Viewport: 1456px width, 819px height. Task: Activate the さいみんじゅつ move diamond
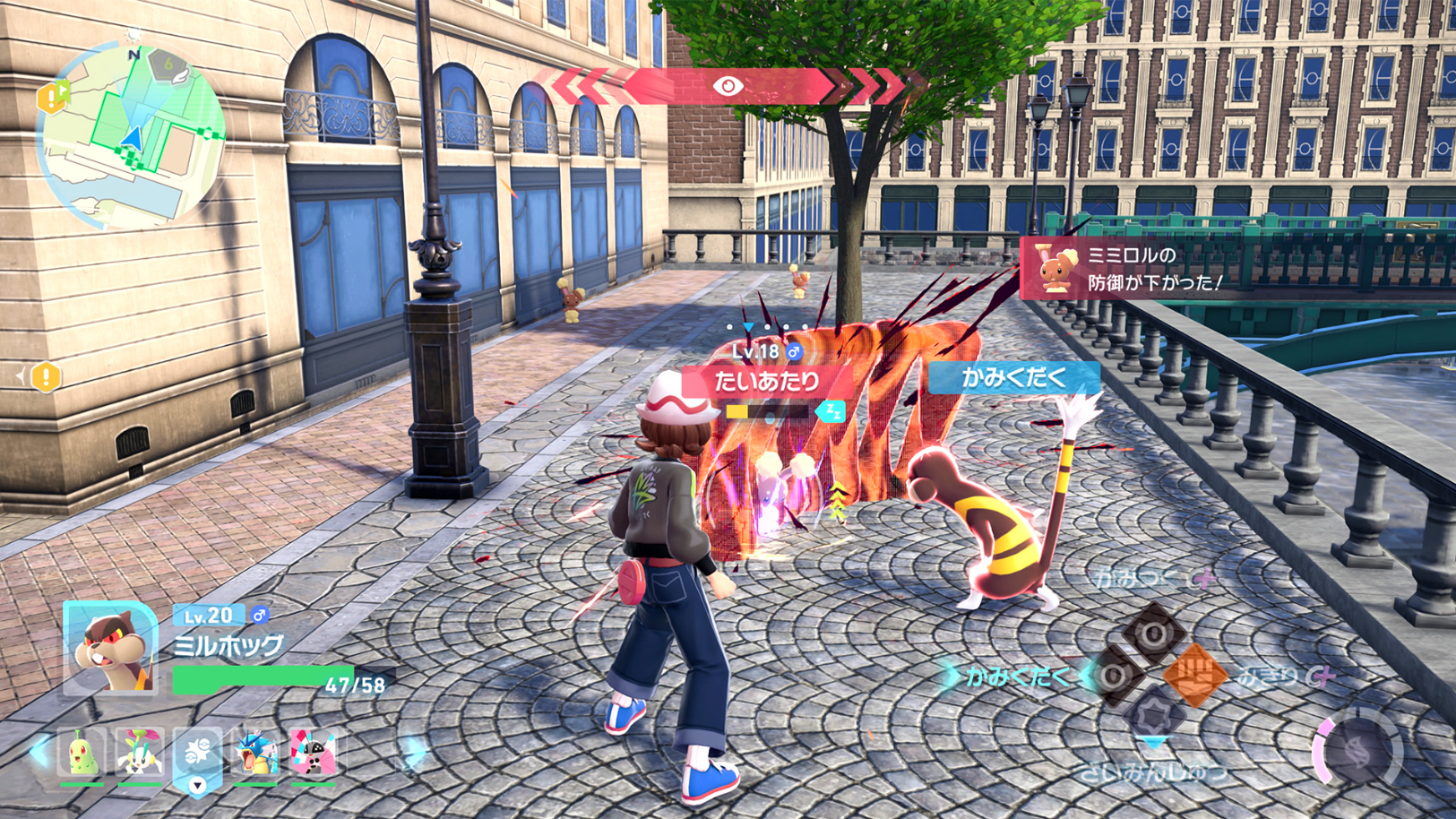(x=1154, y=714)
